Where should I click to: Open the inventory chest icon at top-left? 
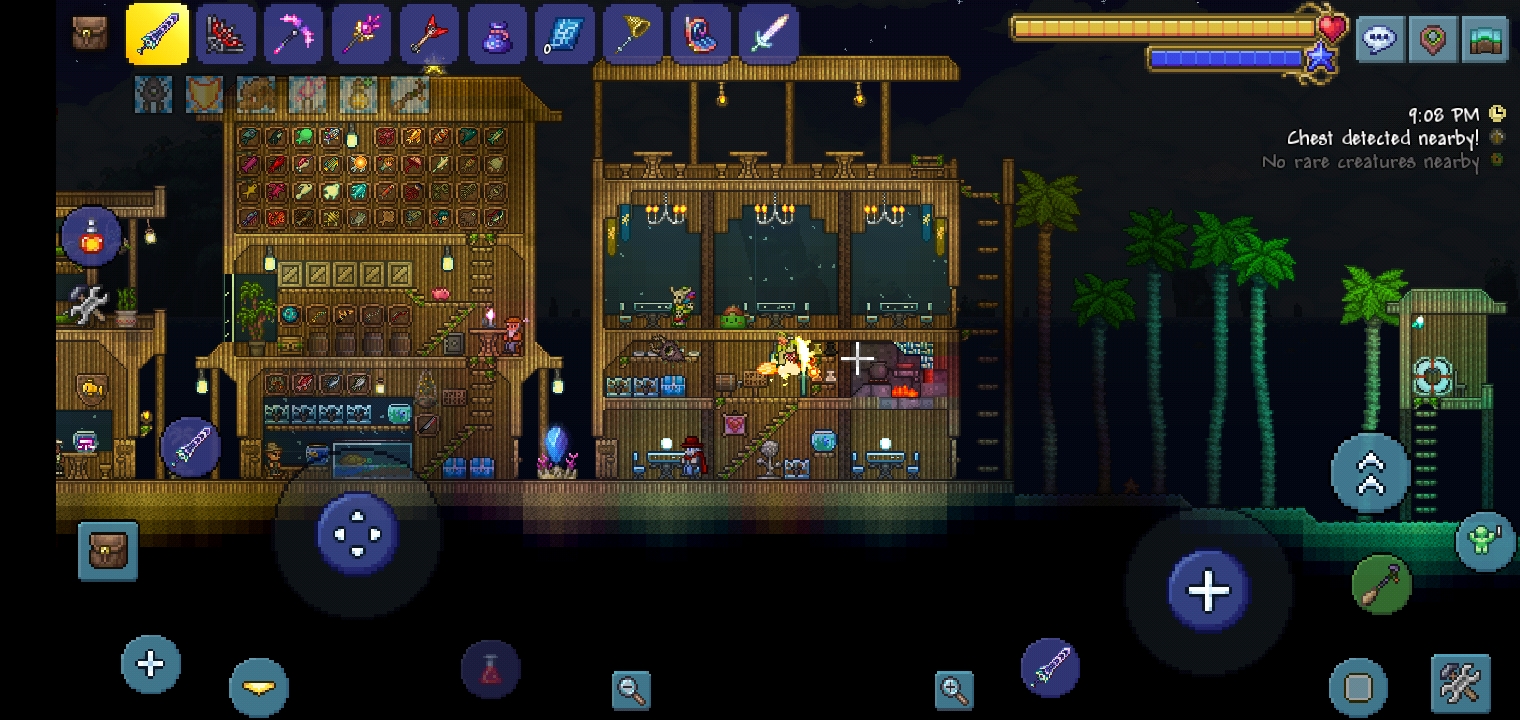tap(90, 33)
